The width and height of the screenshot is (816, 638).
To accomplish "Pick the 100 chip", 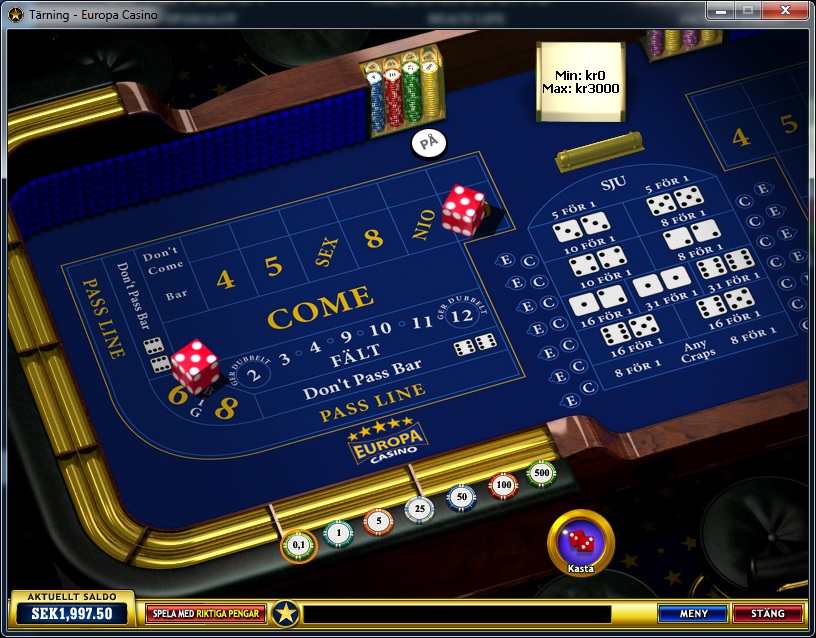I will click(502, 485).
